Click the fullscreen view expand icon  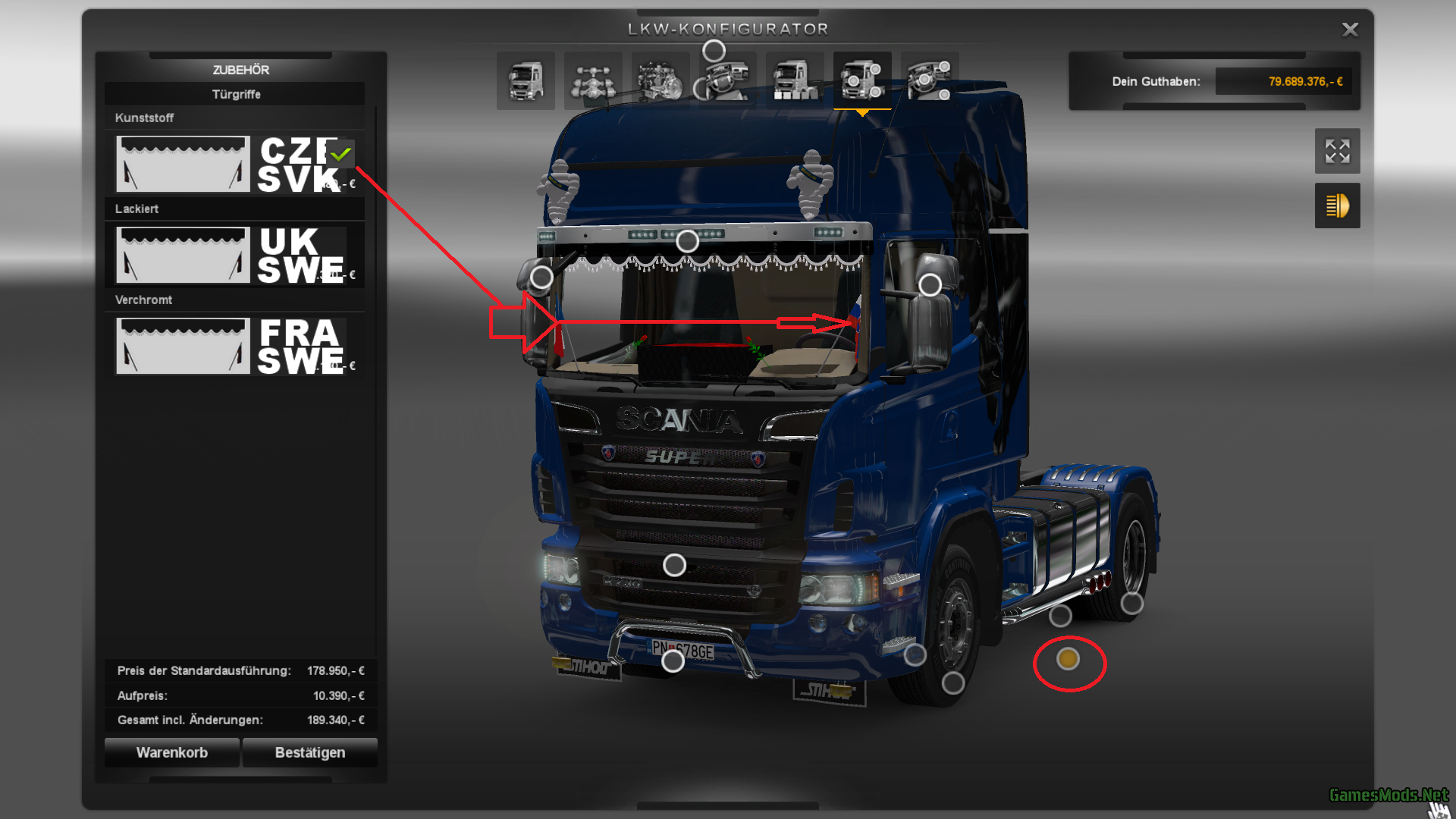(x=1337, y=151)
